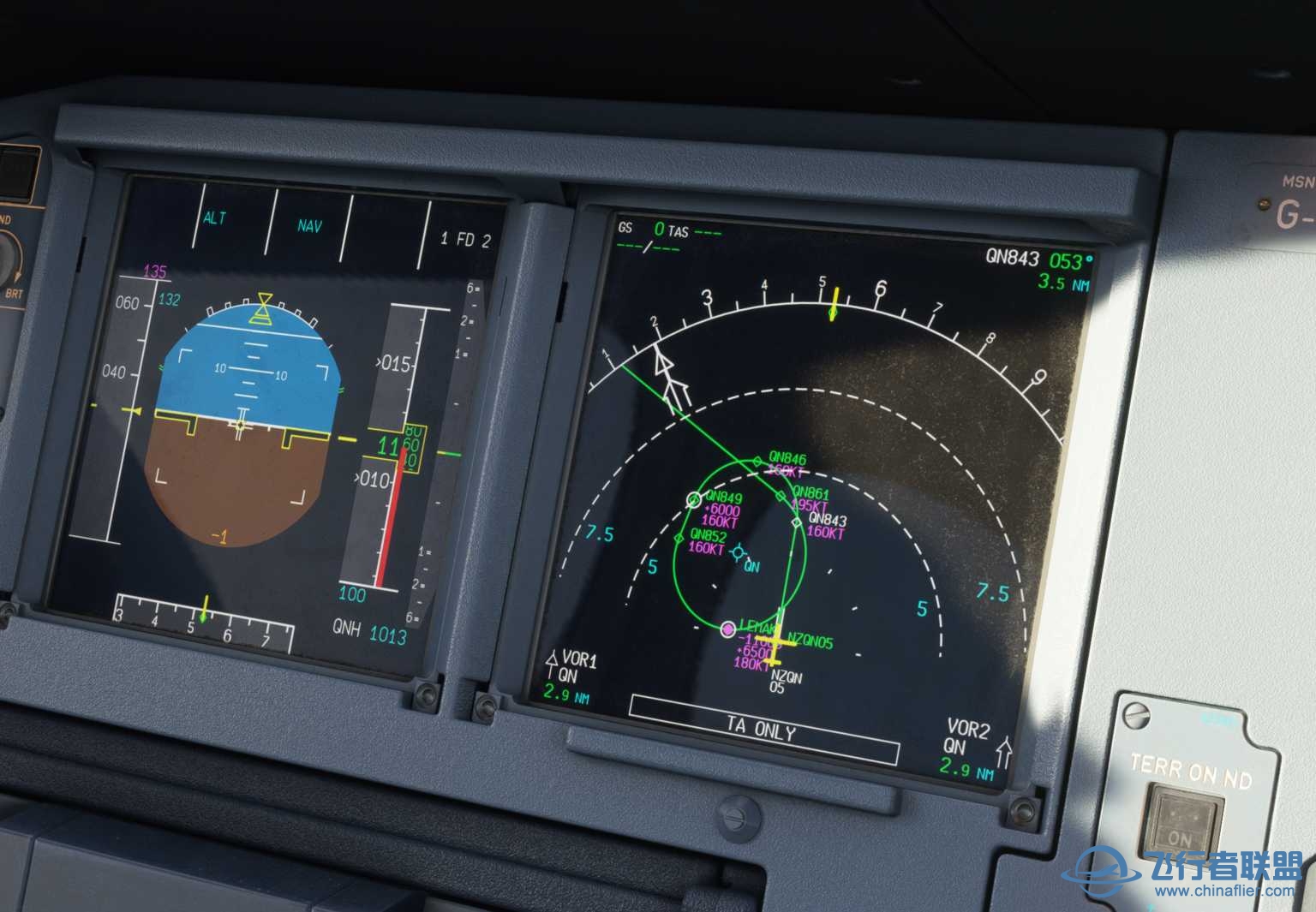The height and width of the screenshot is (912, 1316).
Task: Click the 1 FD 2 flight director indicator
Action: click(x=465, y=240)
